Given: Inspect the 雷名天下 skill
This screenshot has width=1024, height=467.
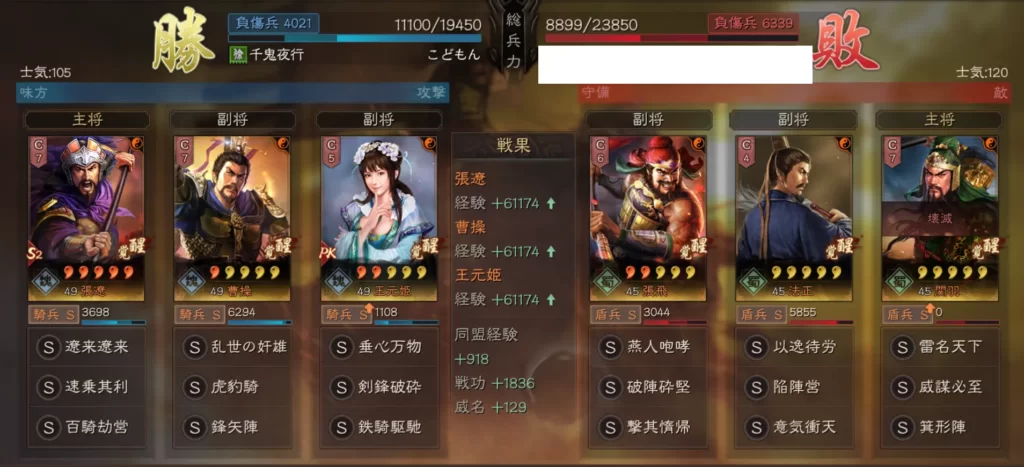Looking at the screenshot, I should (939, 347).
